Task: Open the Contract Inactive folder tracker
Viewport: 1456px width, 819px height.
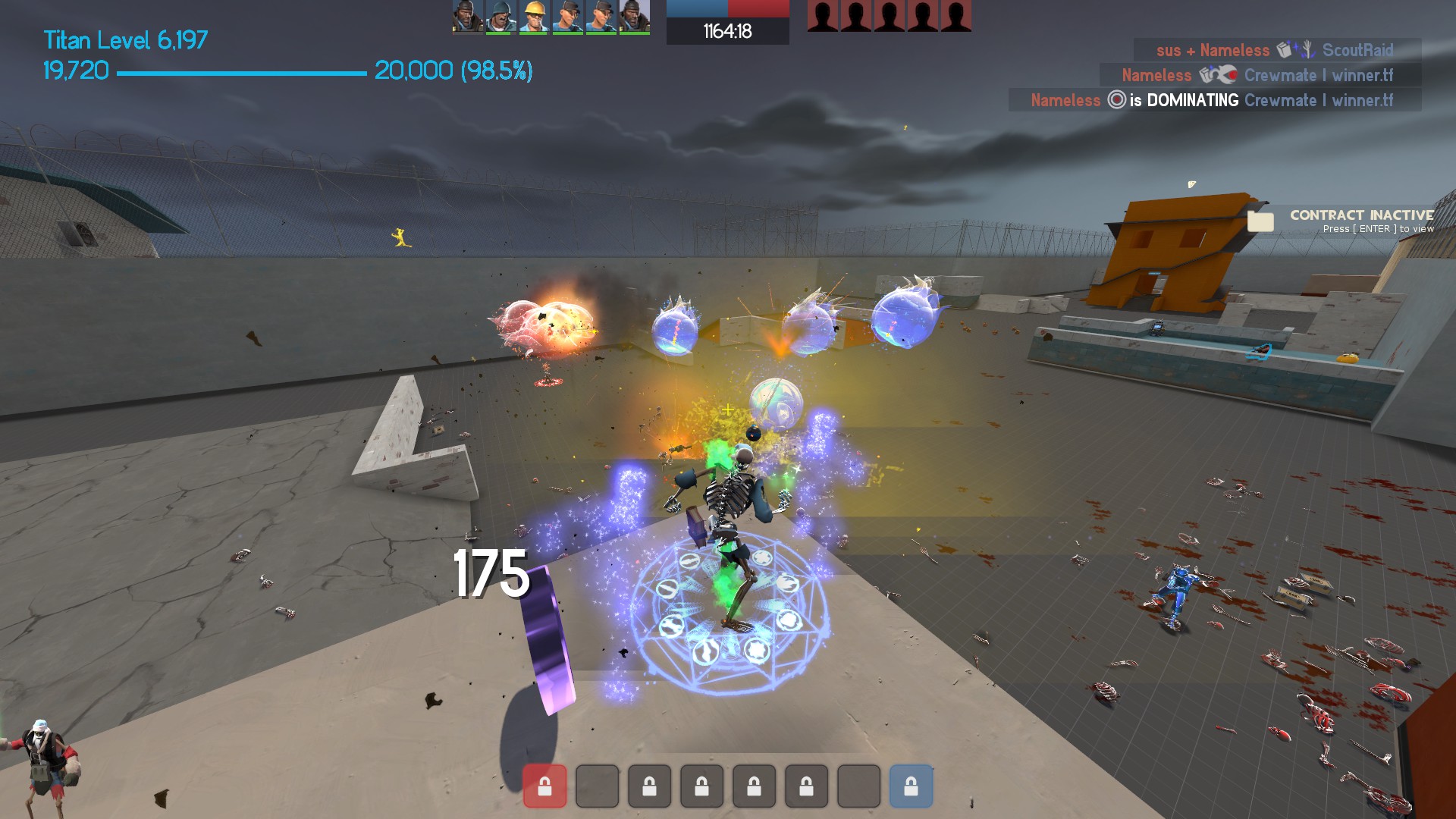Action: point(1260,221)
